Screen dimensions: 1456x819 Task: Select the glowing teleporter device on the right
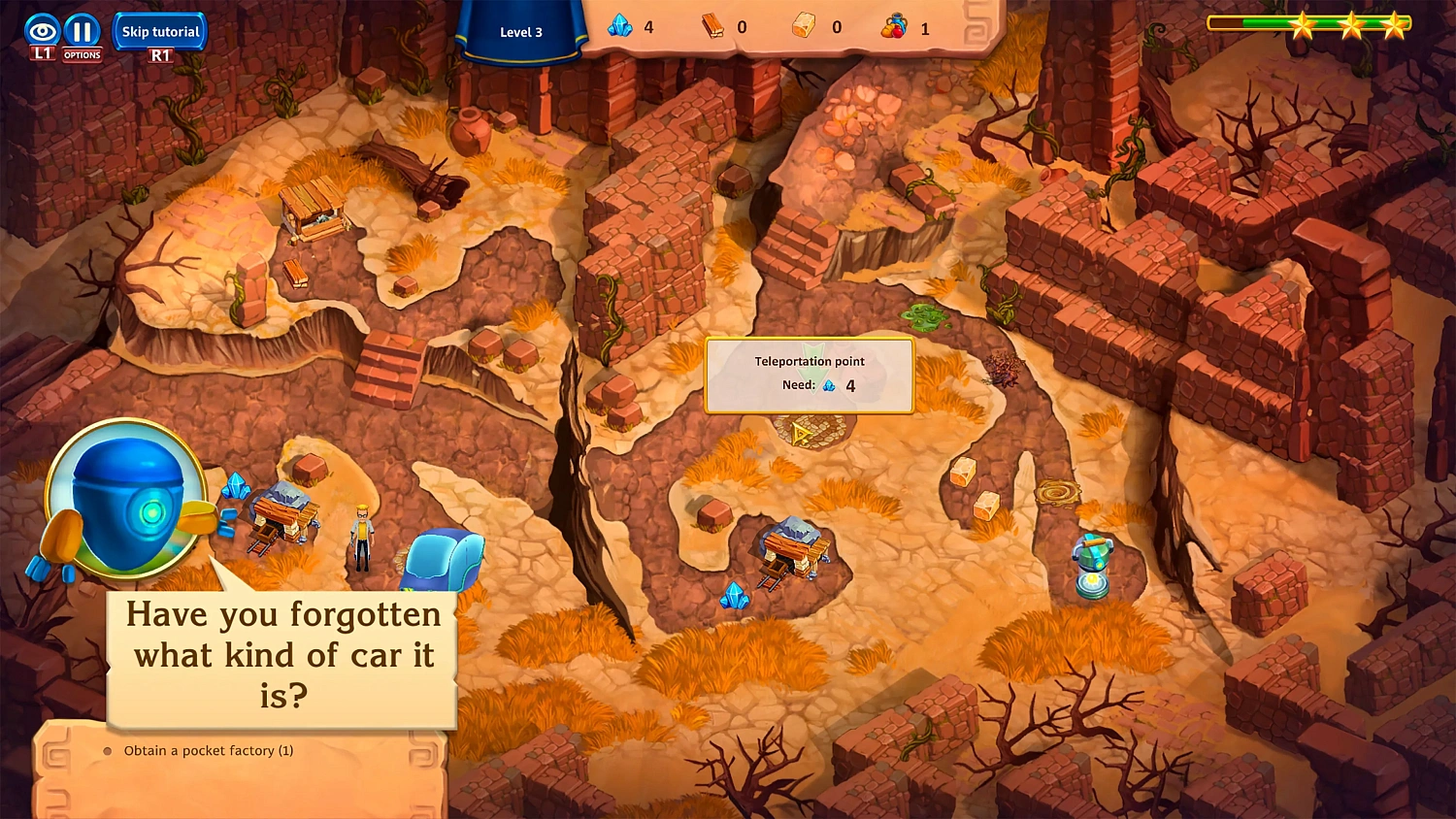pyautogui.click(x=1091, y=563)
